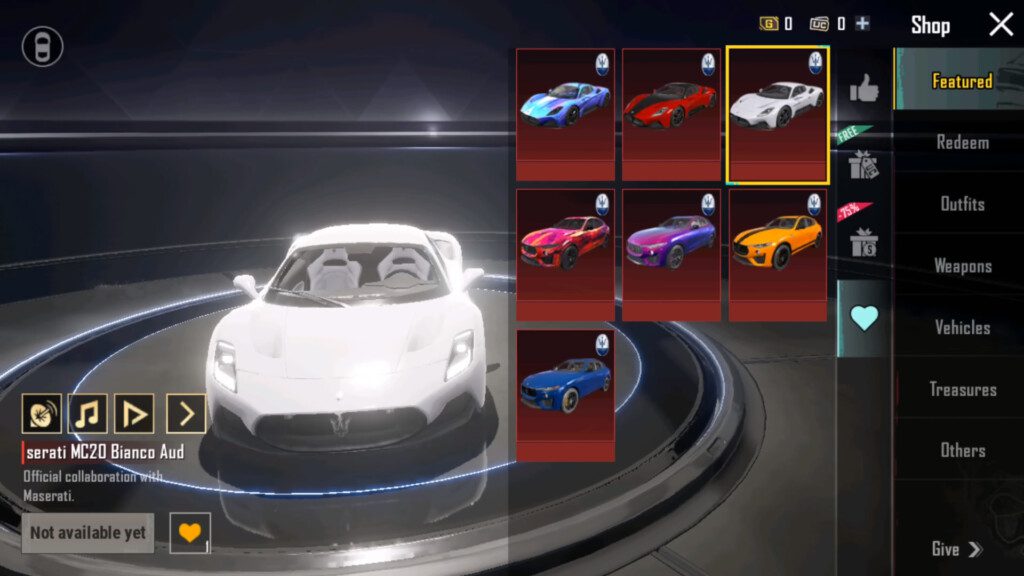Viewport: 1024px width, 576px height.
Task: Play the vehicle music note preview
Action: (88, 413)
